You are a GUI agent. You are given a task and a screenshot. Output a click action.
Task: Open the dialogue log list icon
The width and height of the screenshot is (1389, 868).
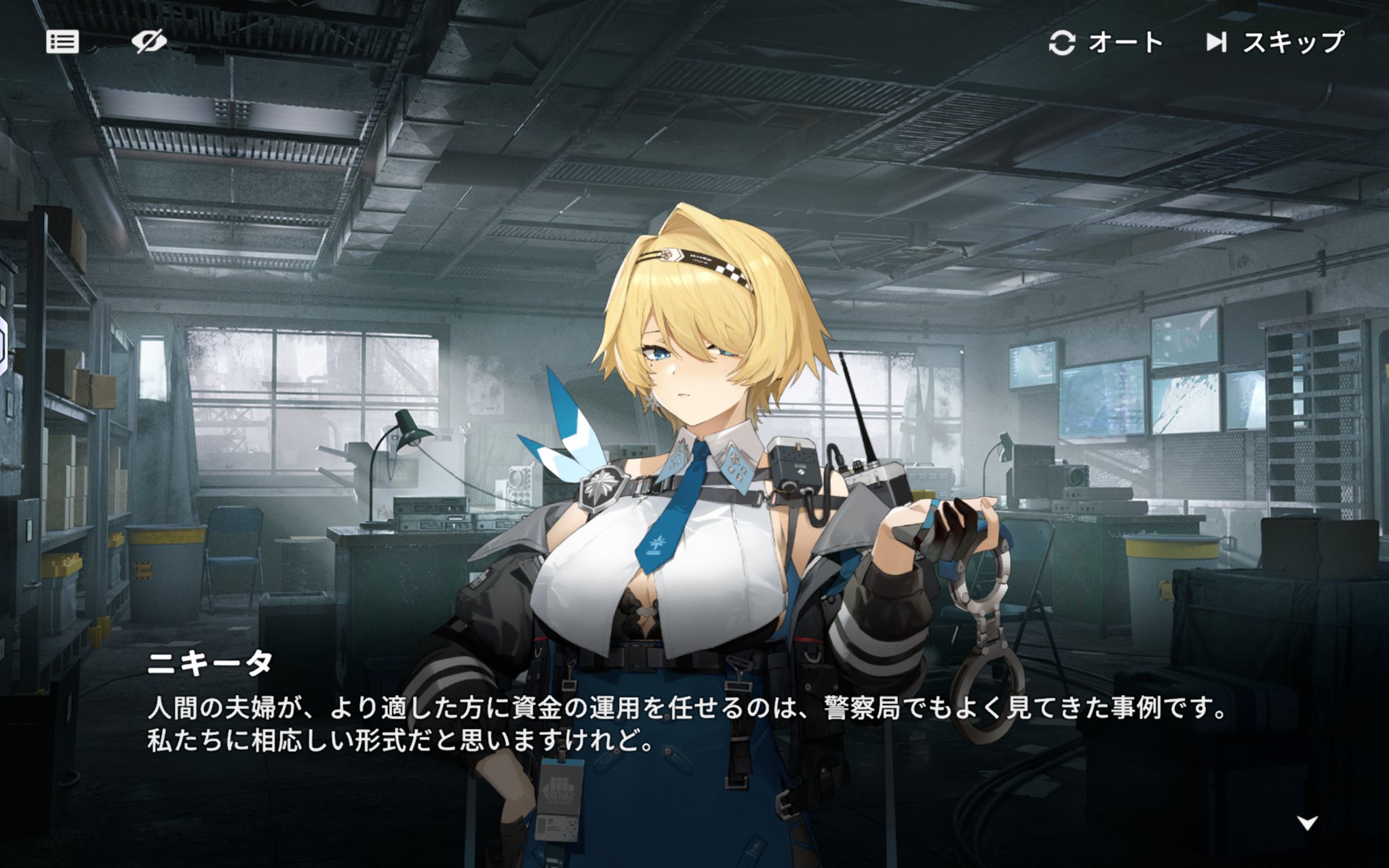coord(62,42)
